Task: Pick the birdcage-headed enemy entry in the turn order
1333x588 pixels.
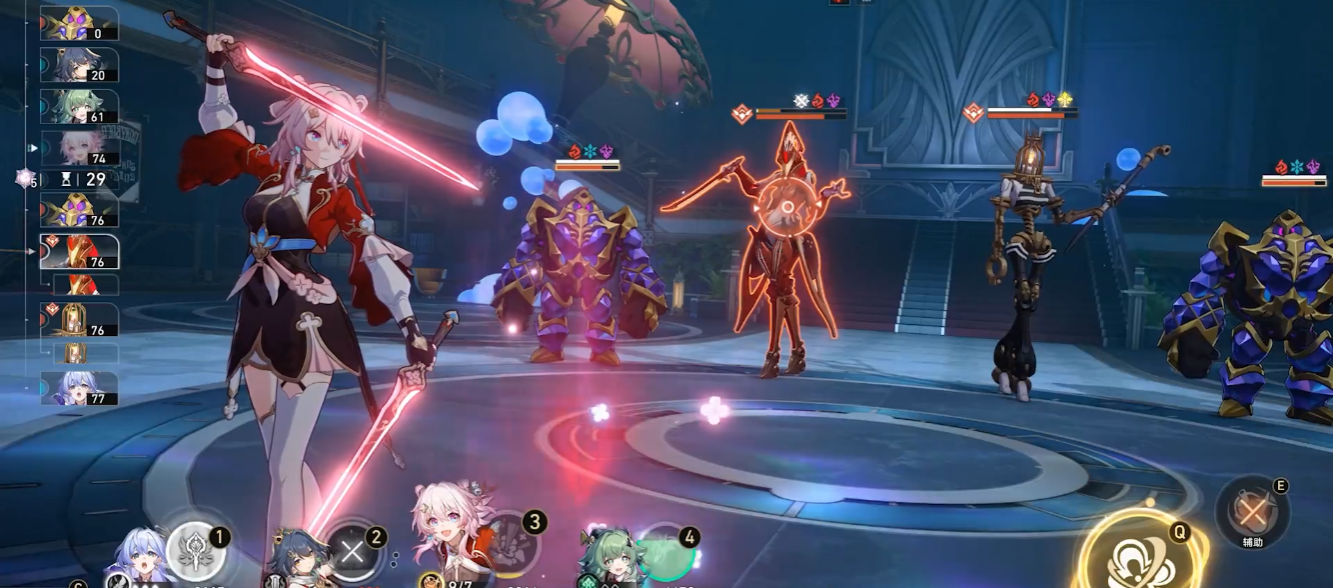Action: (79, 320)
